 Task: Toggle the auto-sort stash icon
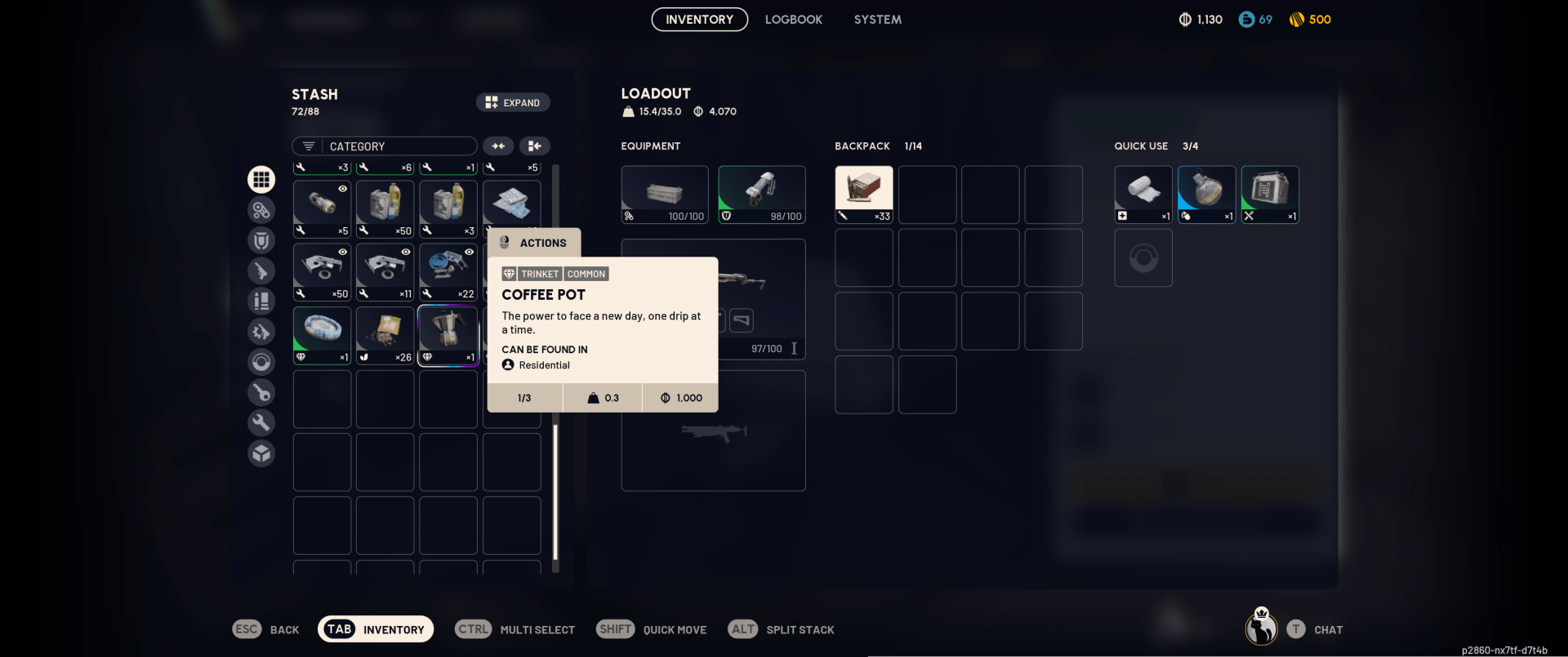(x=535, y=145)
